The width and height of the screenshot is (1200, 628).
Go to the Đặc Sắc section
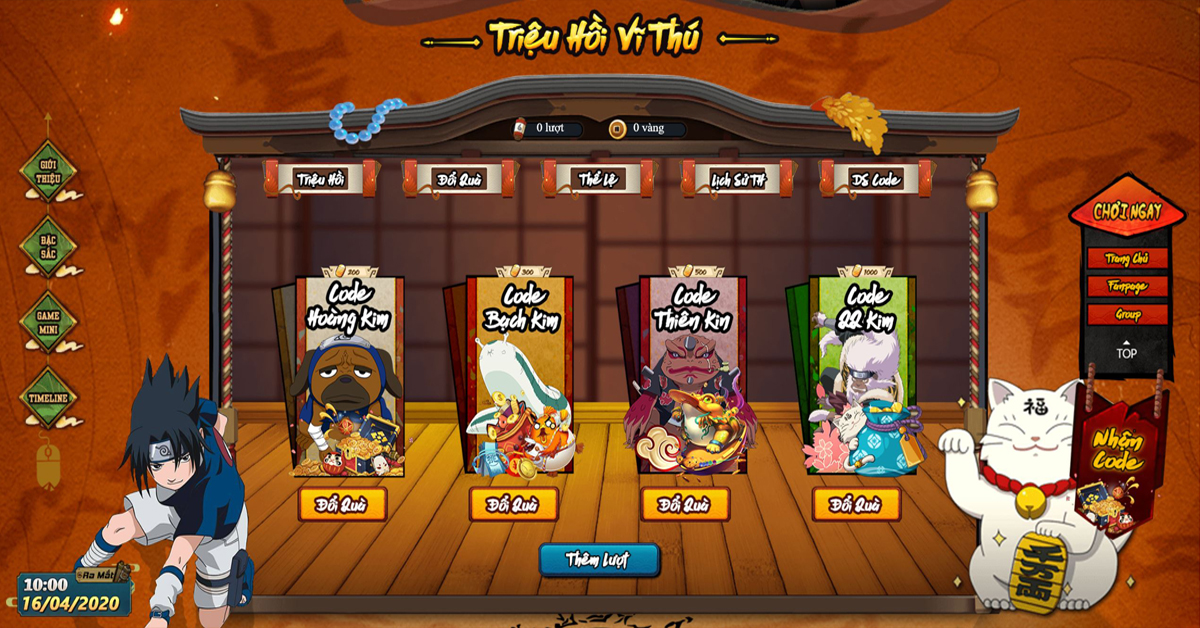pyautogui.click(x=49, y=247)
